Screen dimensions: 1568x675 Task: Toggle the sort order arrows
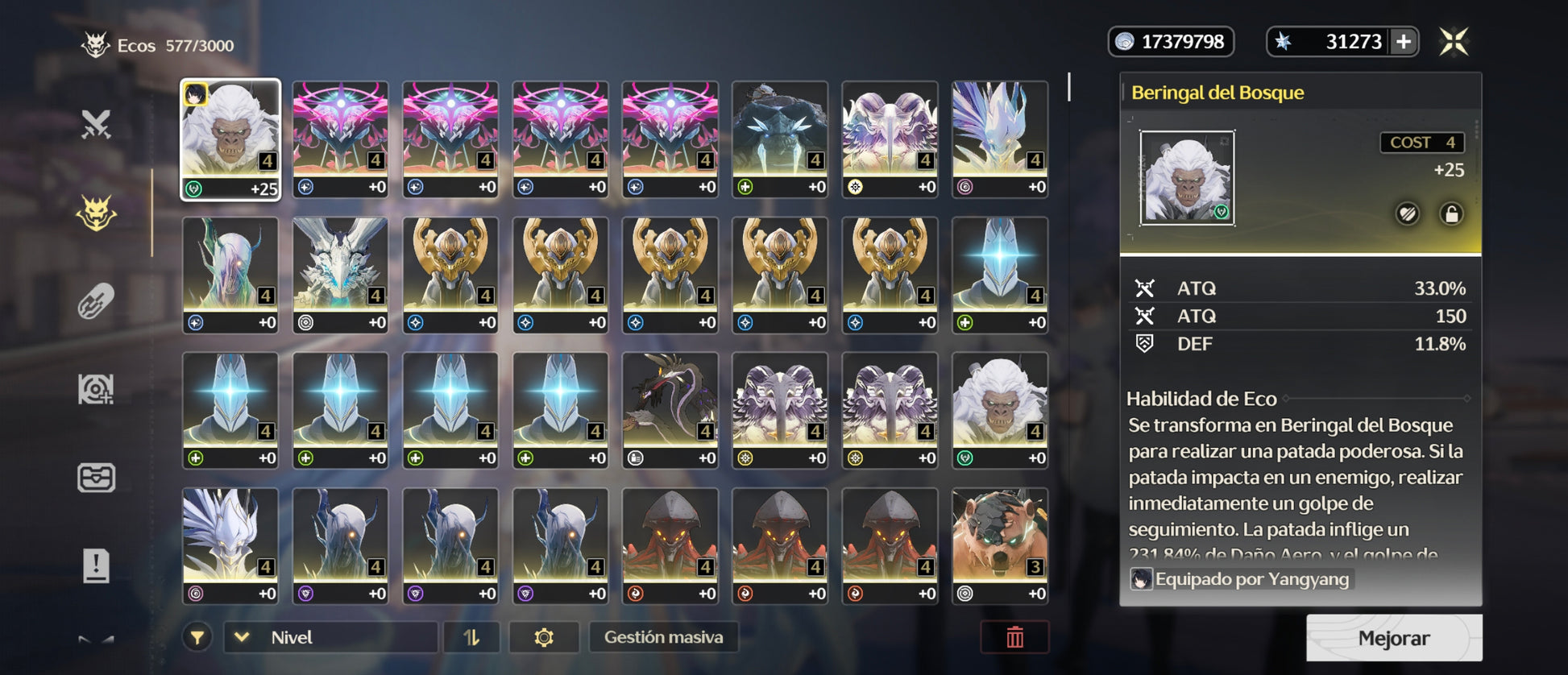[x=471, y=637]
